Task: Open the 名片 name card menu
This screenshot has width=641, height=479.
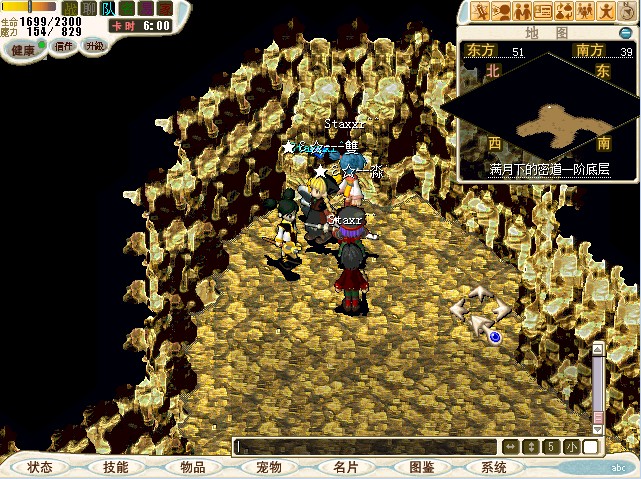Action: click(x=345, y=467)
